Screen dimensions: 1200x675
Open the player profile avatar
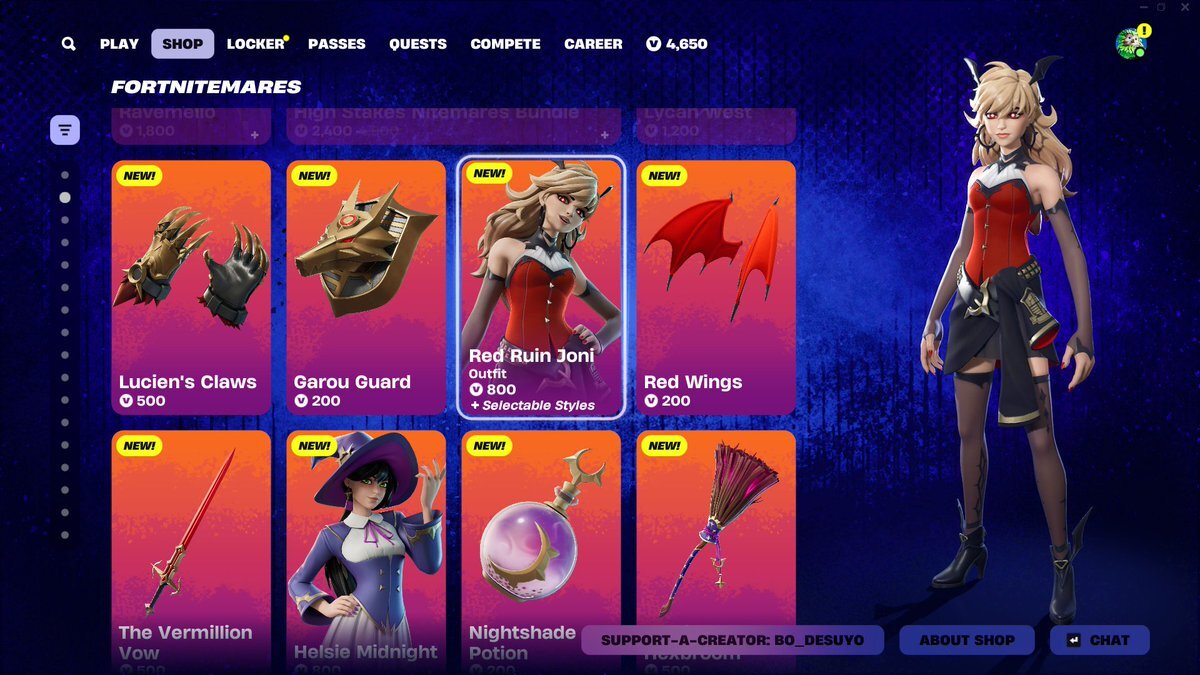(1131, 43)
